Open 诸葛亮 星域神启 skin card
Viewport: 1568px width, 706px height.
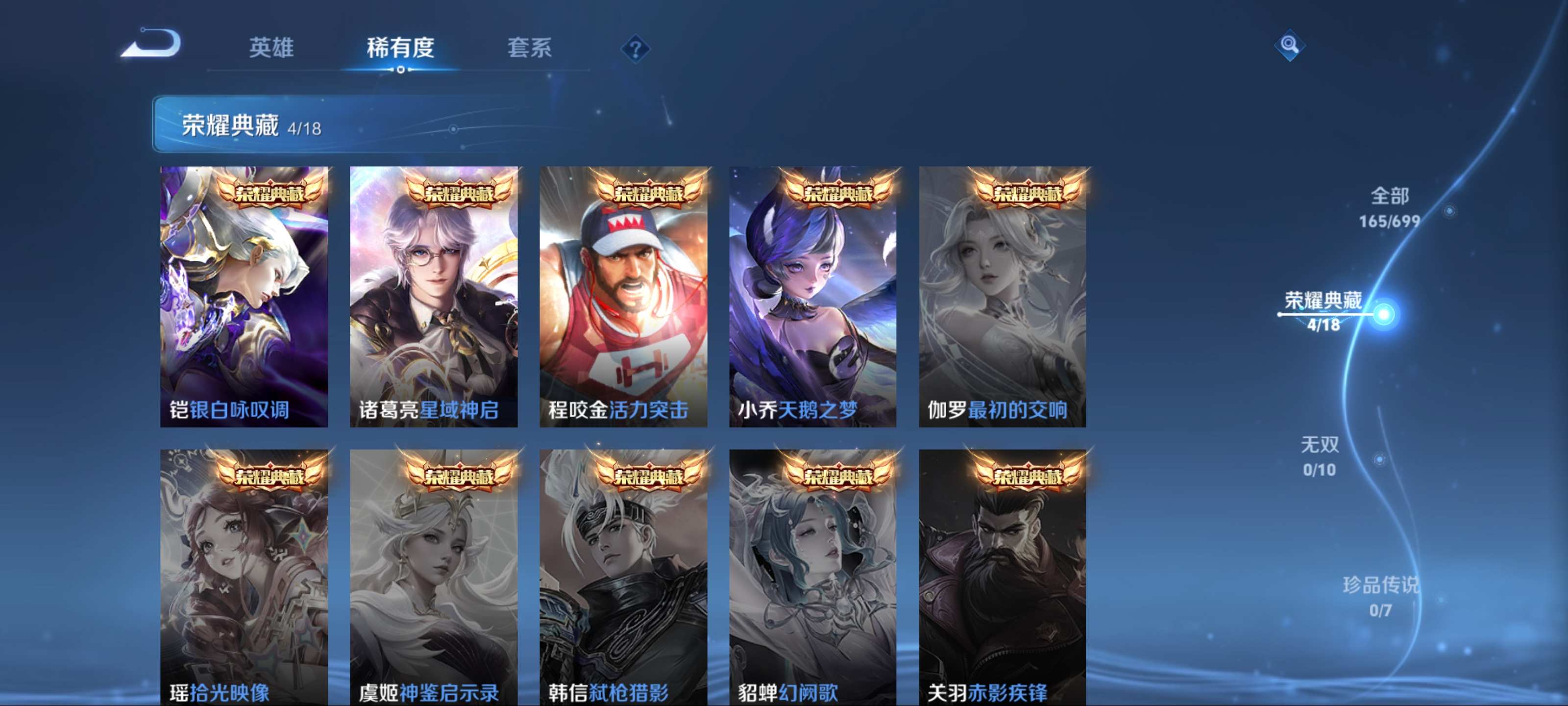[433, 297]
